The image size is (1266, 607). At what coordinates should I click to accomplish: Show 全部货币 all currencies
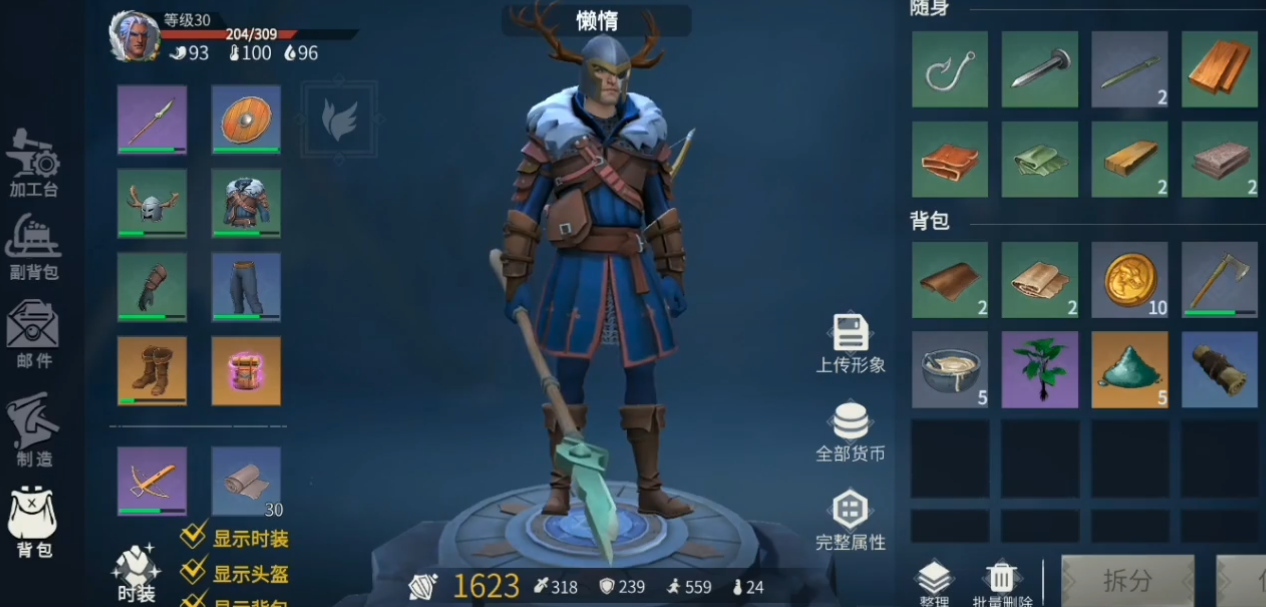point(850,432)
